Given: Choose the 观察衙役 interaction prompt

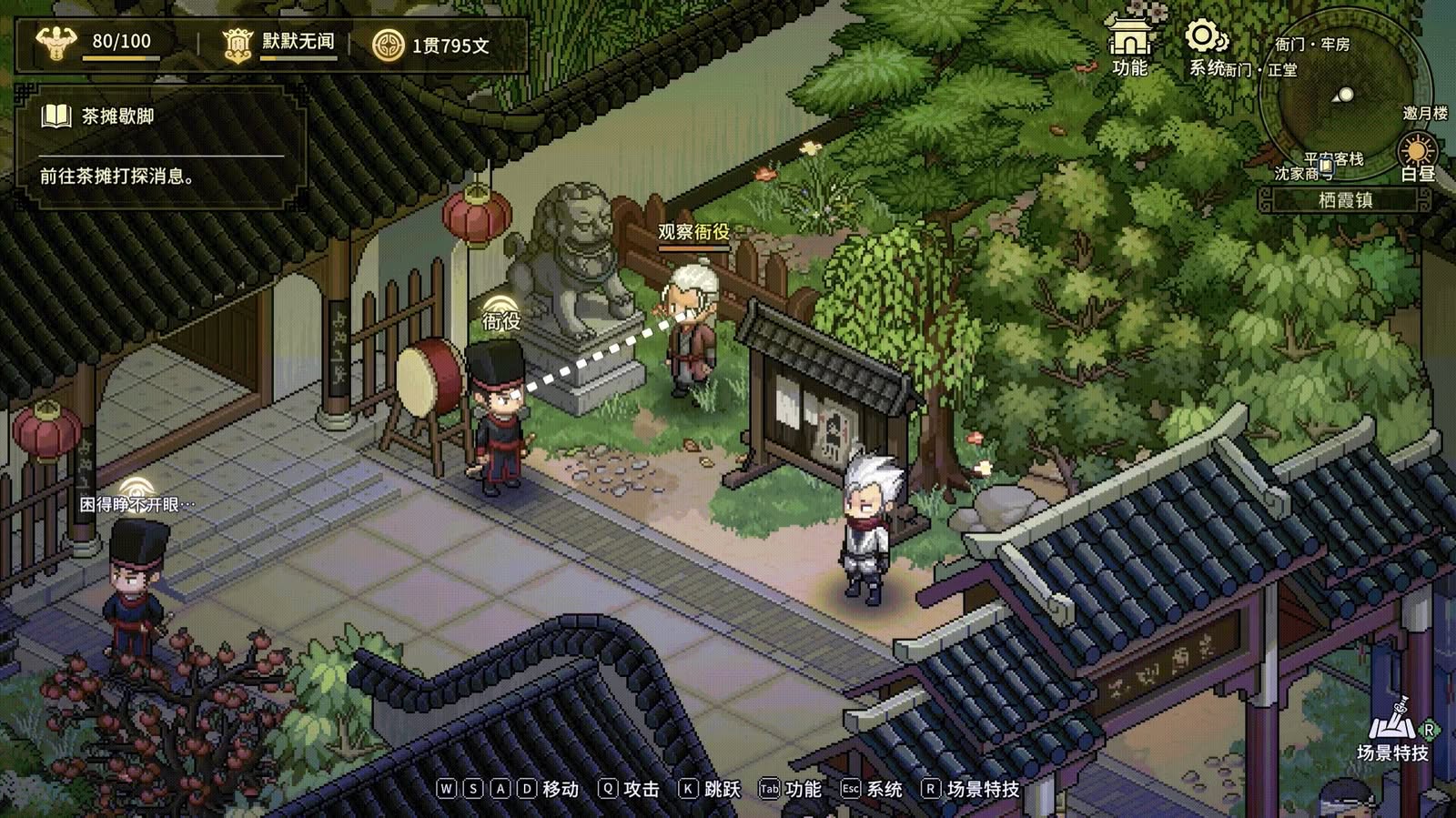Looking at the screenshot, I should (693, 233).
